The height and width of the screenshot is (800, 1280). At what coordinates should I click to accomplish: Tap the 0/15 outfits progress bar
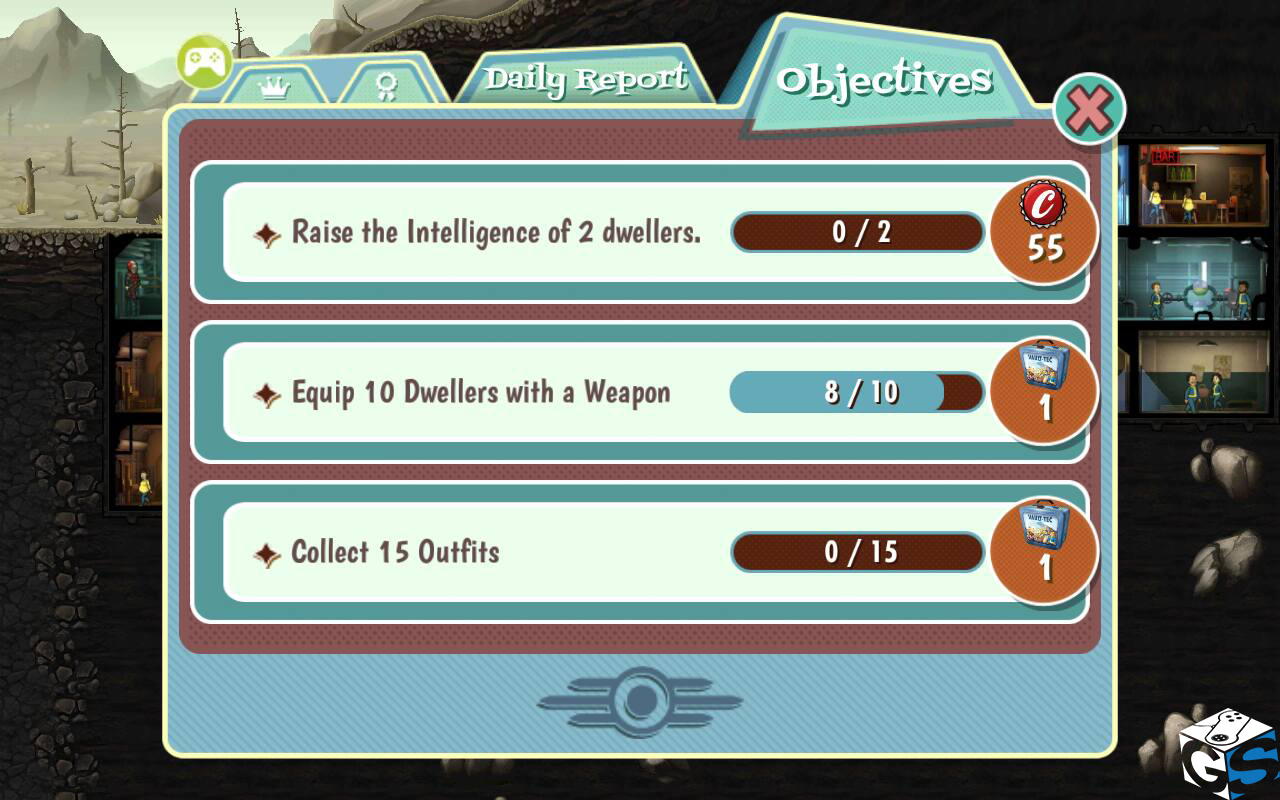857,551
